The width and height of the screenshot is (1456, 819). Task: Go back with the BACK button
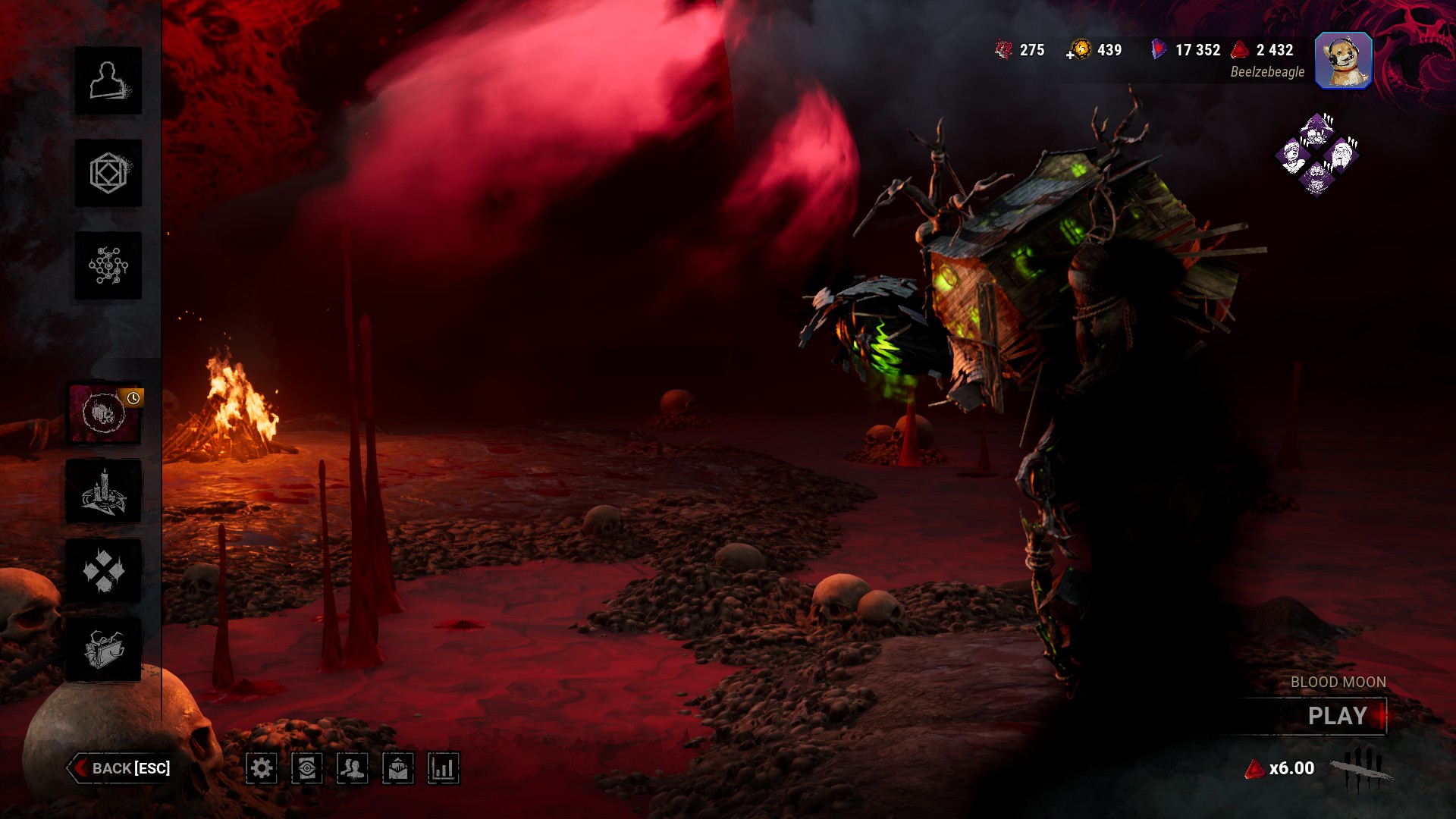click(121, 768)
